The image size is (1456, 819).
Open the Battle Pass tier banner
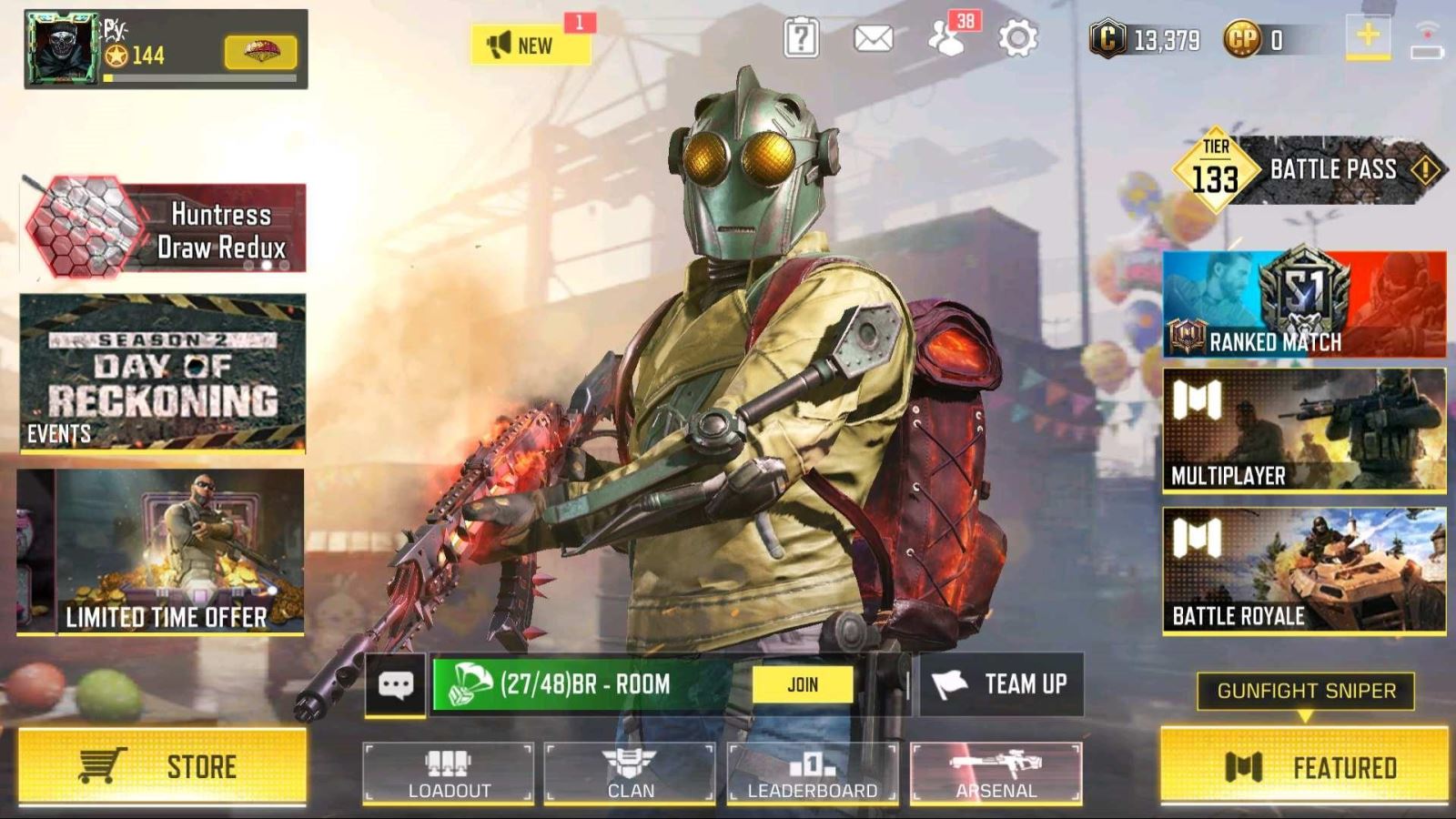click(1307, 170)
